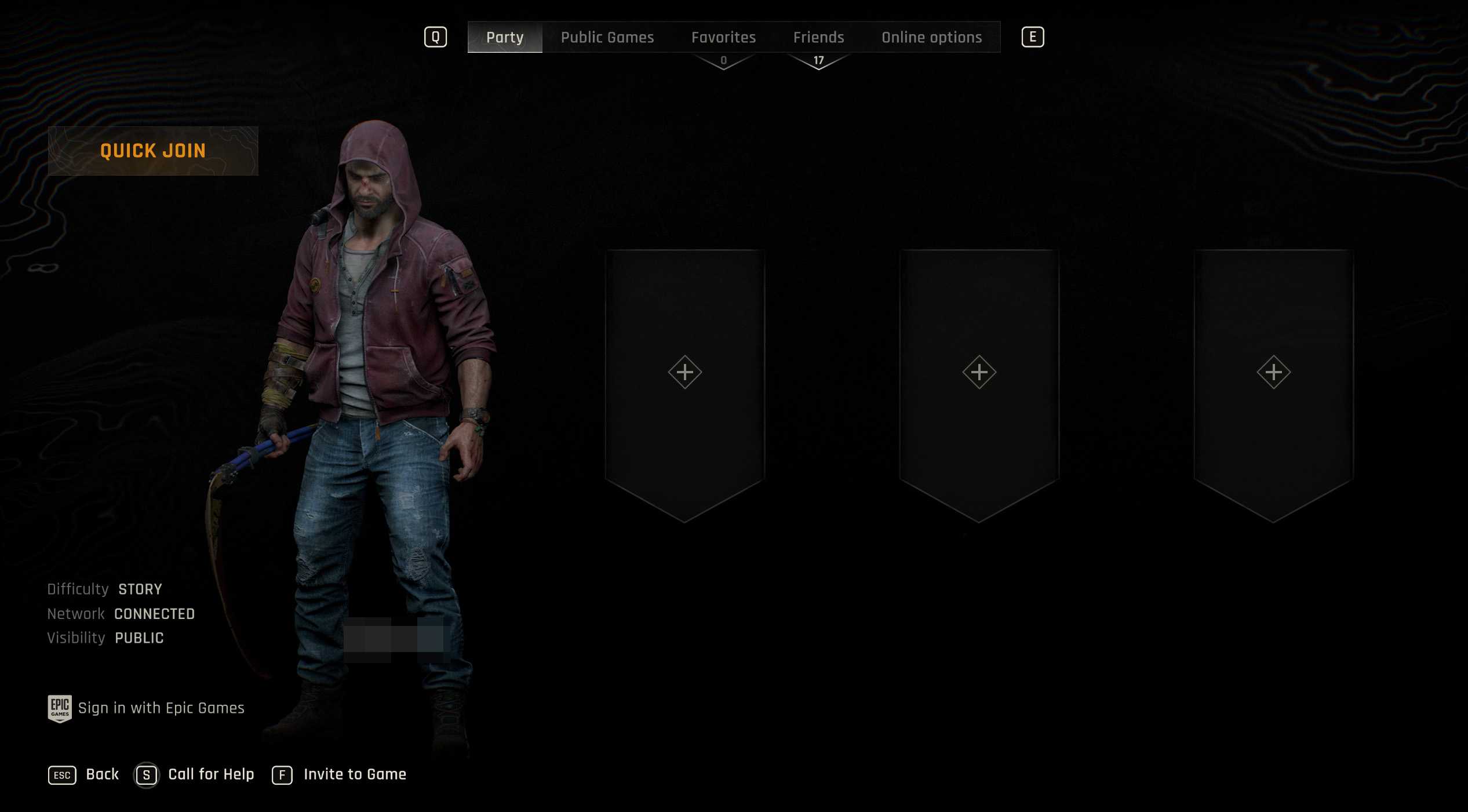Image resolution: width=1468 pixels, height=812 pixels.
Task: Click the Epic Games logo icon
Action: [59, 708]
